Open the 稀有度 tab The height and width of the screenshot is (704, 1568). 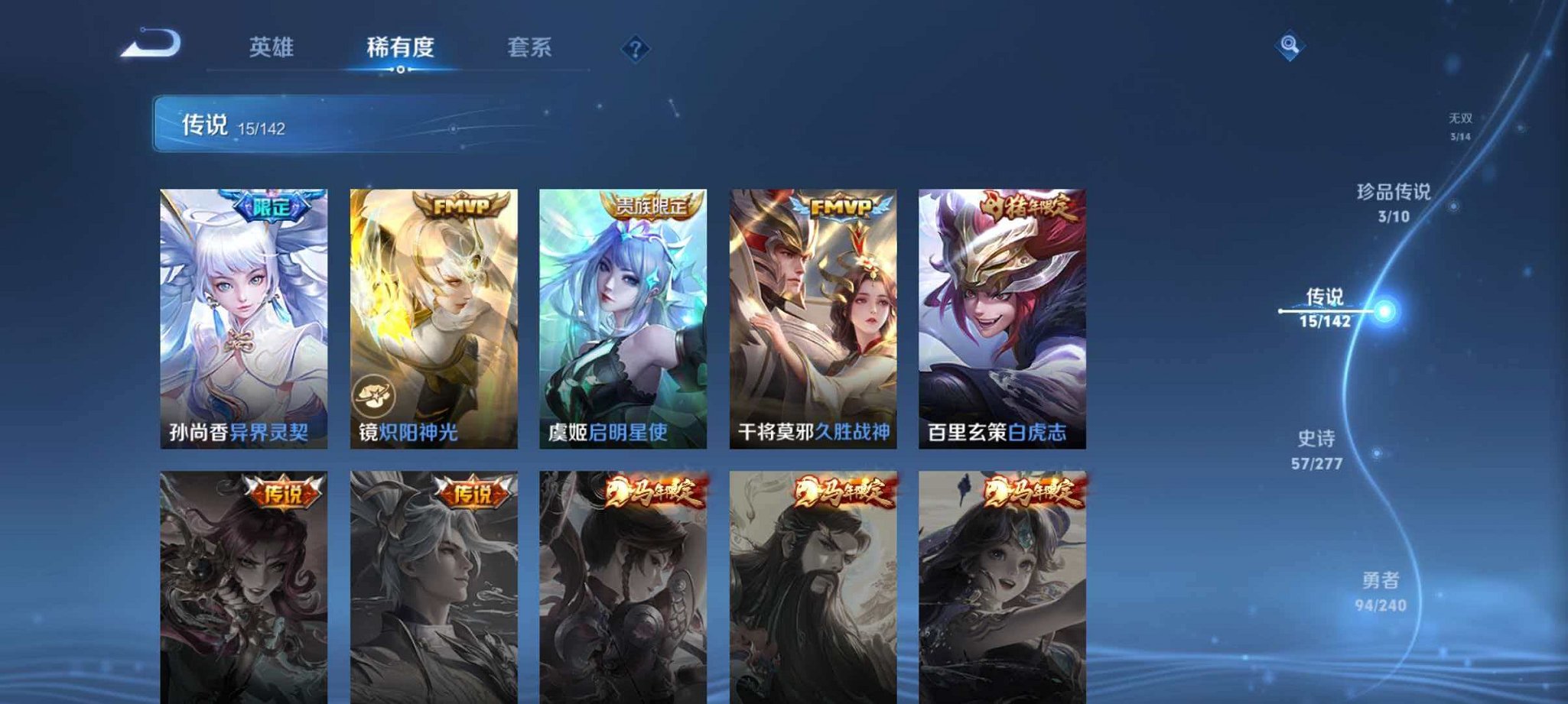(402, 47)
